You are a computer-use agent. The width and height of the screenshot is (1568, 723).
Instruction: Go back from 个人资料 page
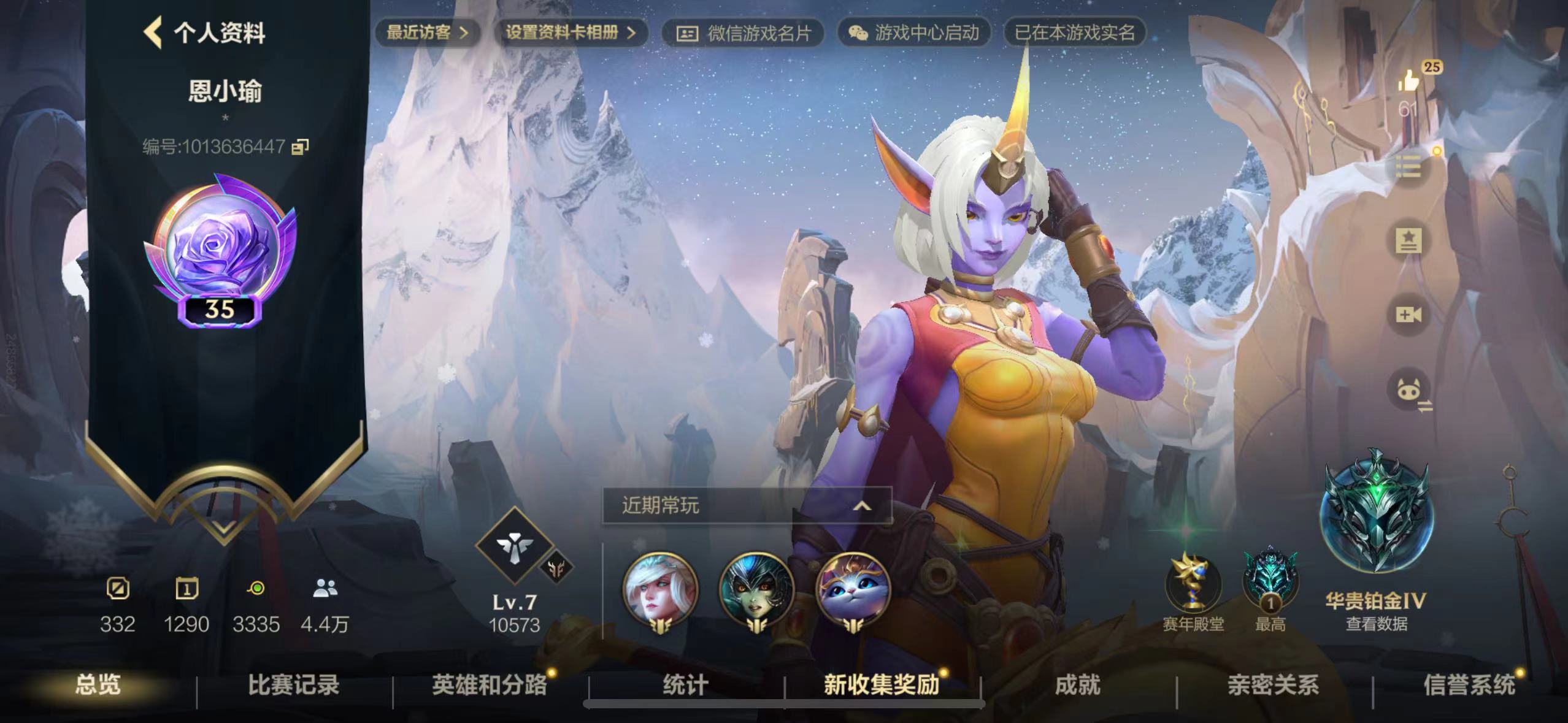click(x=153, y=33)
